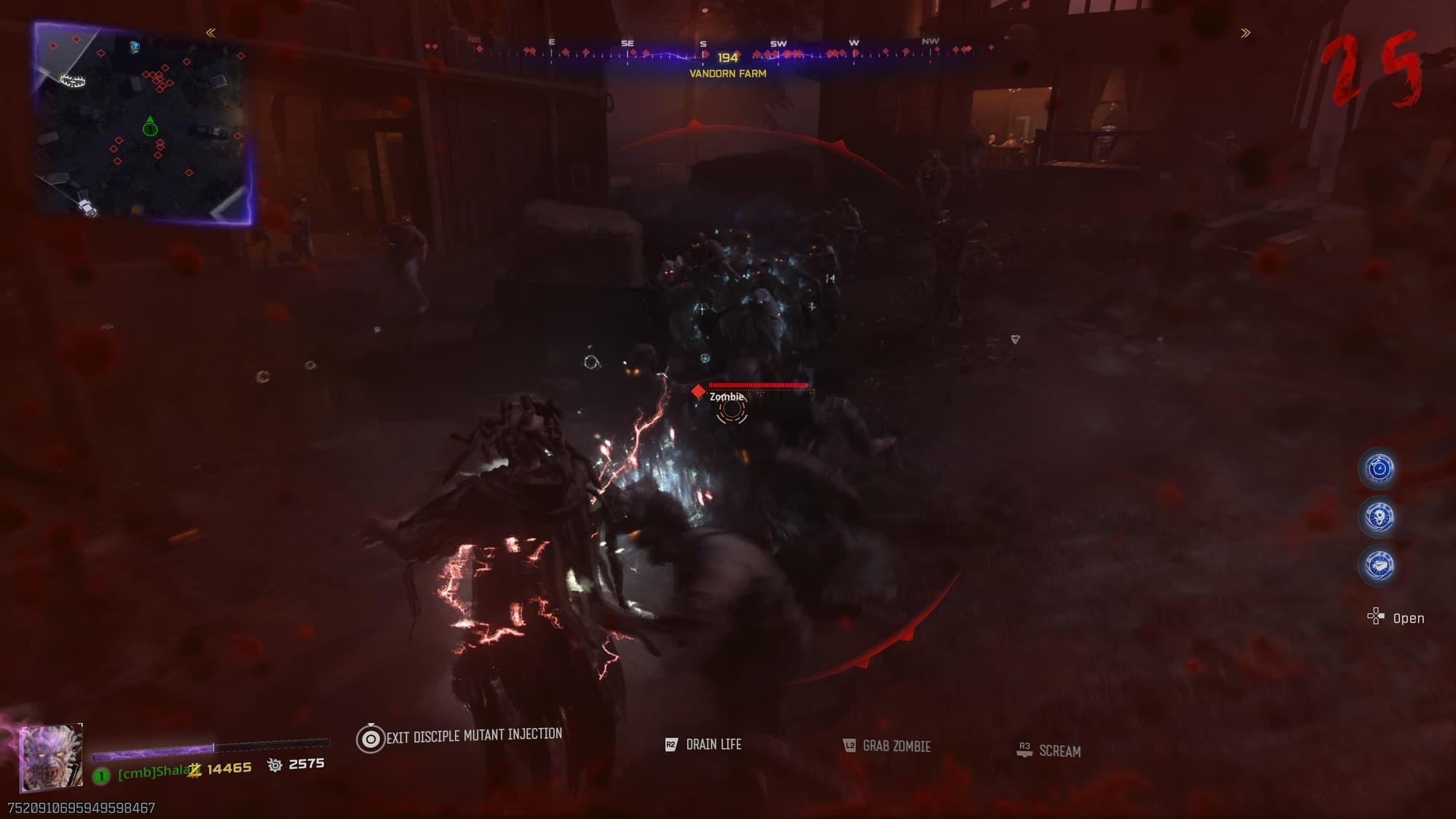Viewport: 1456px width, 819px height.
Task: Click the Open prompt text
Action: click(x=1406, y=617)
